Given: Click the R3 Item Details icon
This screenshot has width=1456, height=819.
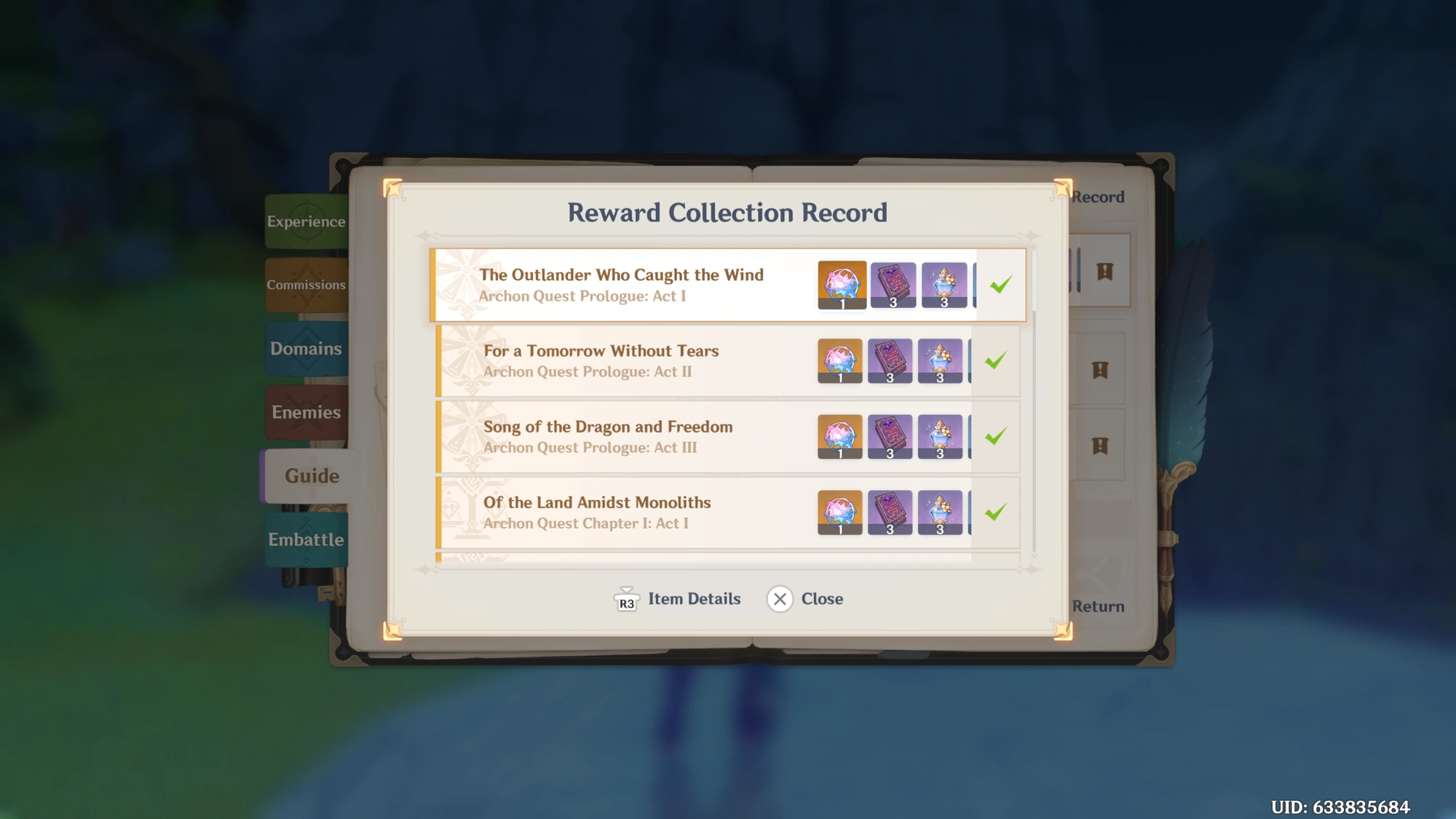Looking at the screenshot, I should pos(626,598).
